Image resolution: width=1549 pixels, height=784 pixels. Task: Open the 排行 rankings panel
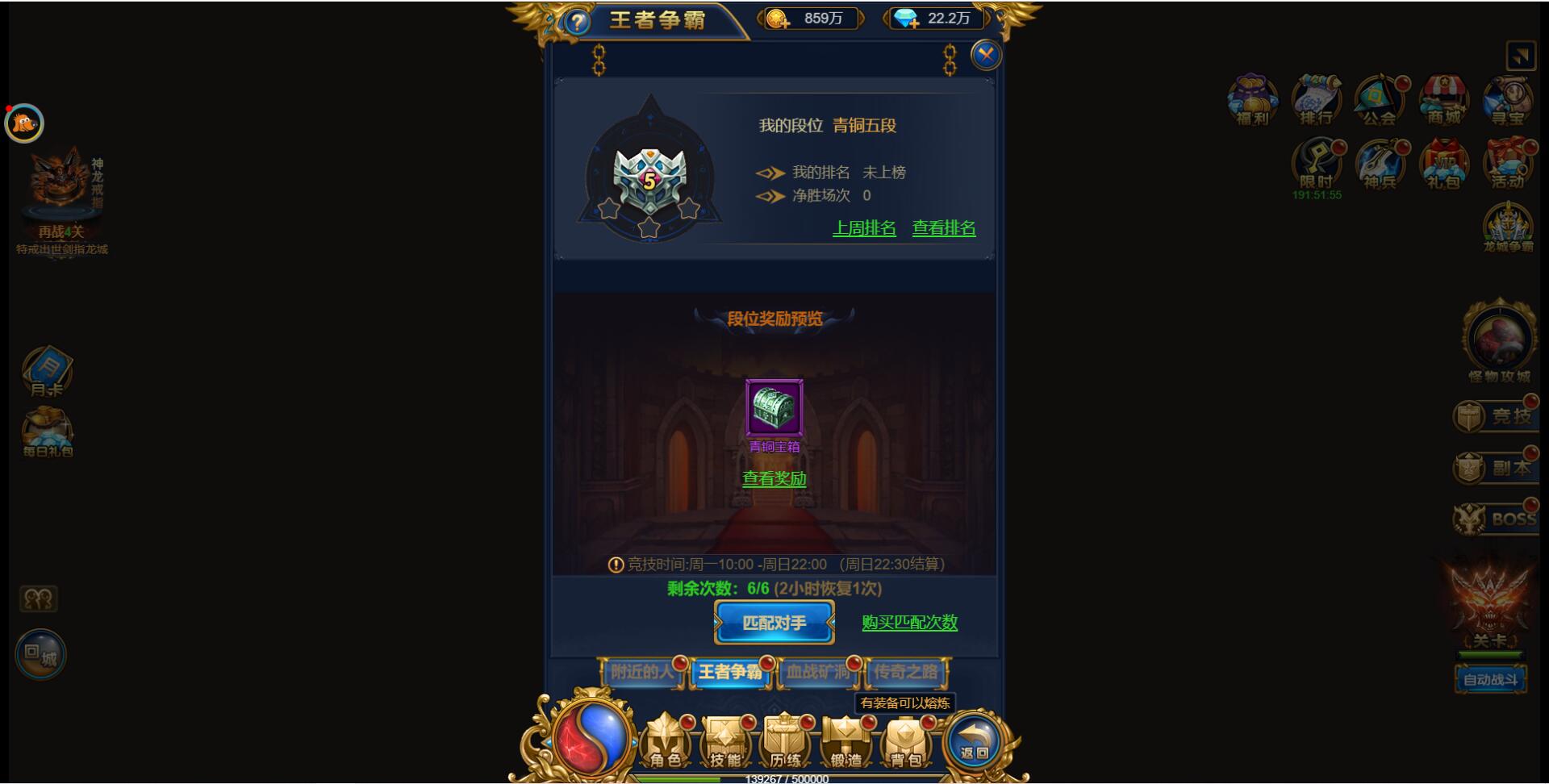coord(1315,101)
